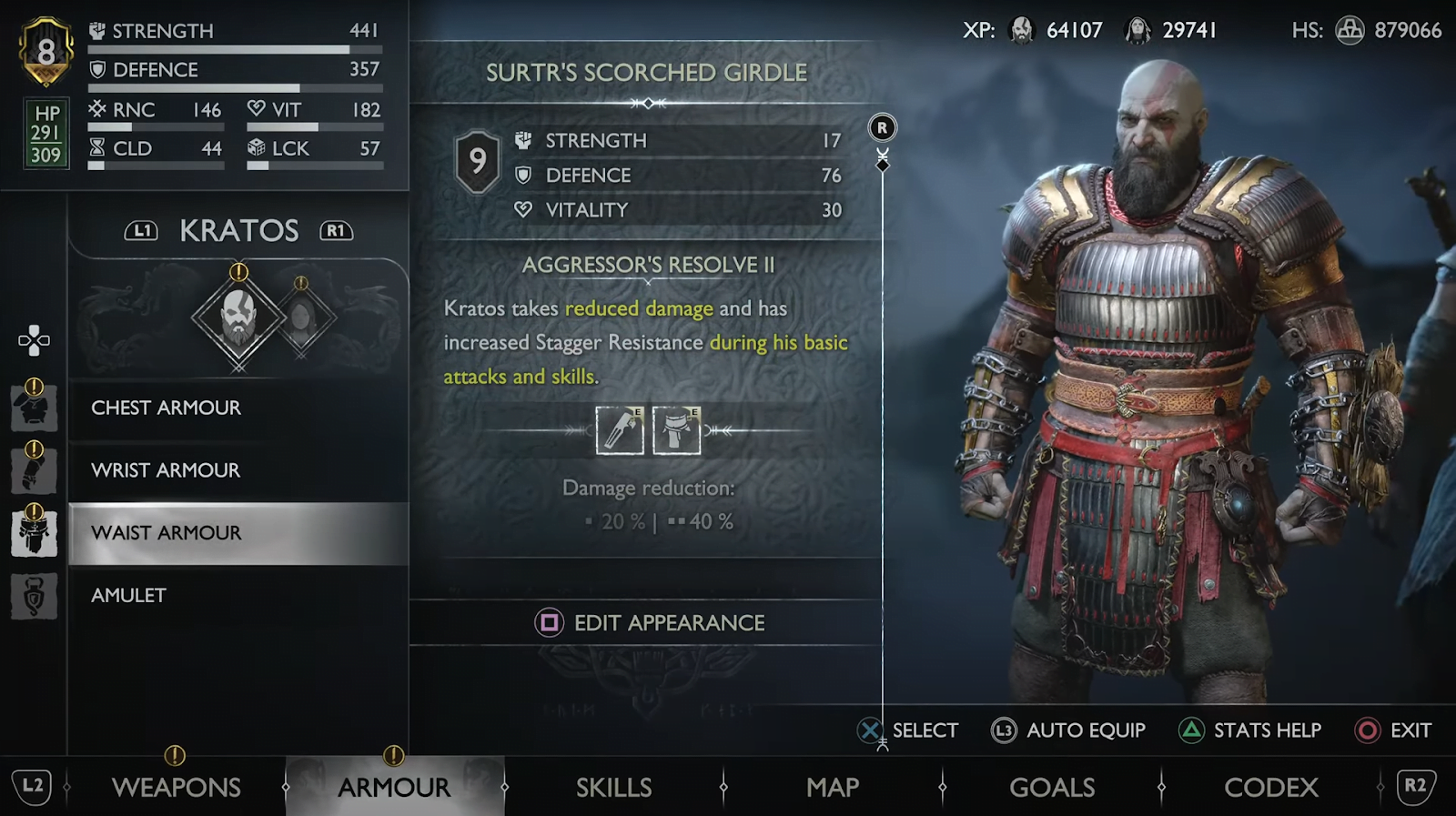This screenshot has width=1456, height=816.
Task: Click the d-pad icon on left edge
Action: tap(34, 338)
